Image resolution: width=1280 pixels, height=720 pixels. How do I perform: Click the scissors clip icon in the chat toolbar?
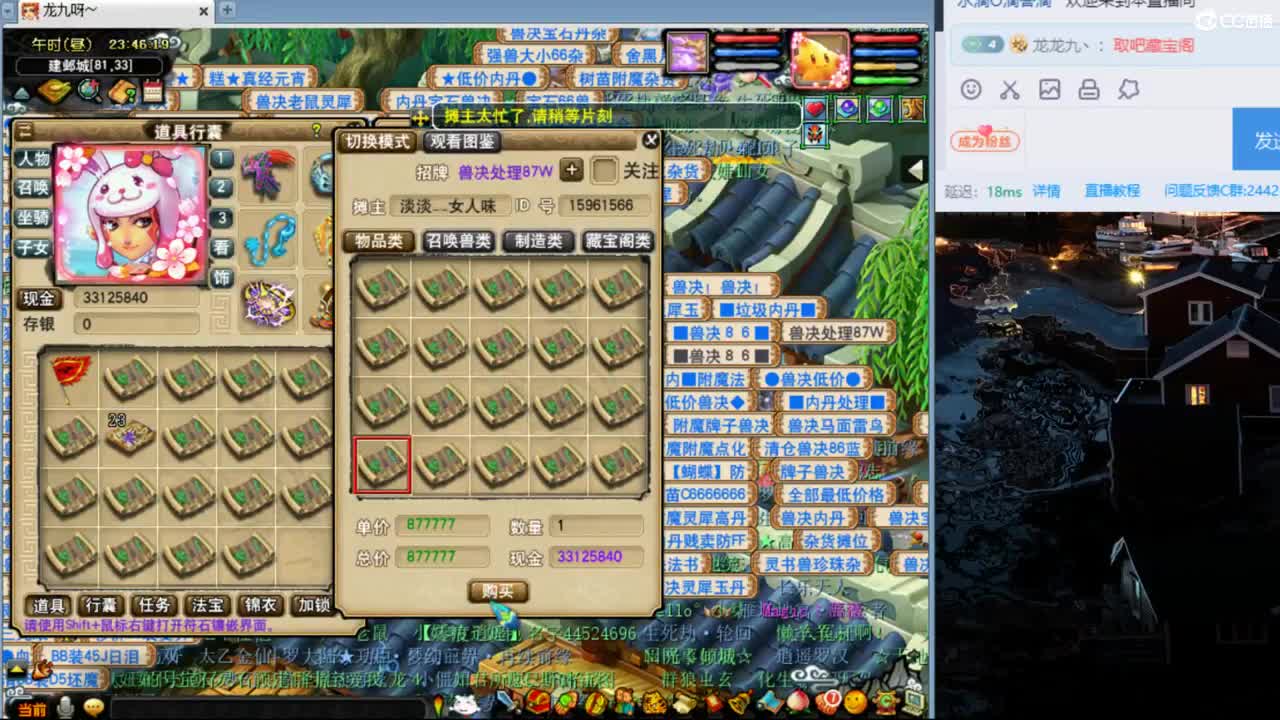(x=1009, y=90)
